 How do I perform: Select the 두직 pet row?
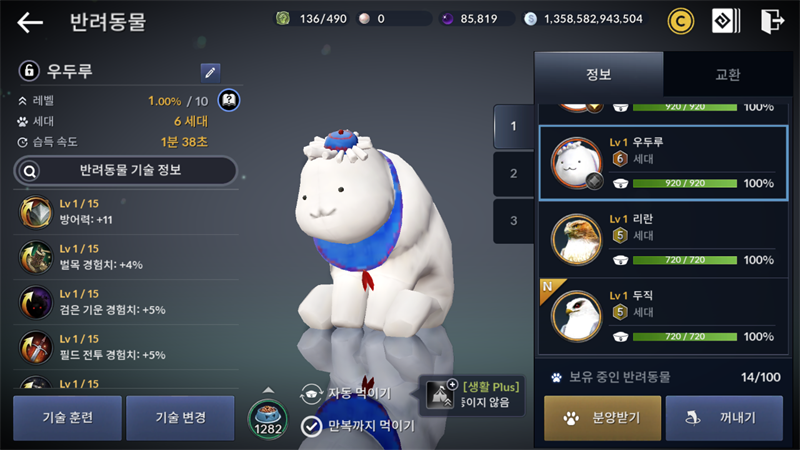664,314
